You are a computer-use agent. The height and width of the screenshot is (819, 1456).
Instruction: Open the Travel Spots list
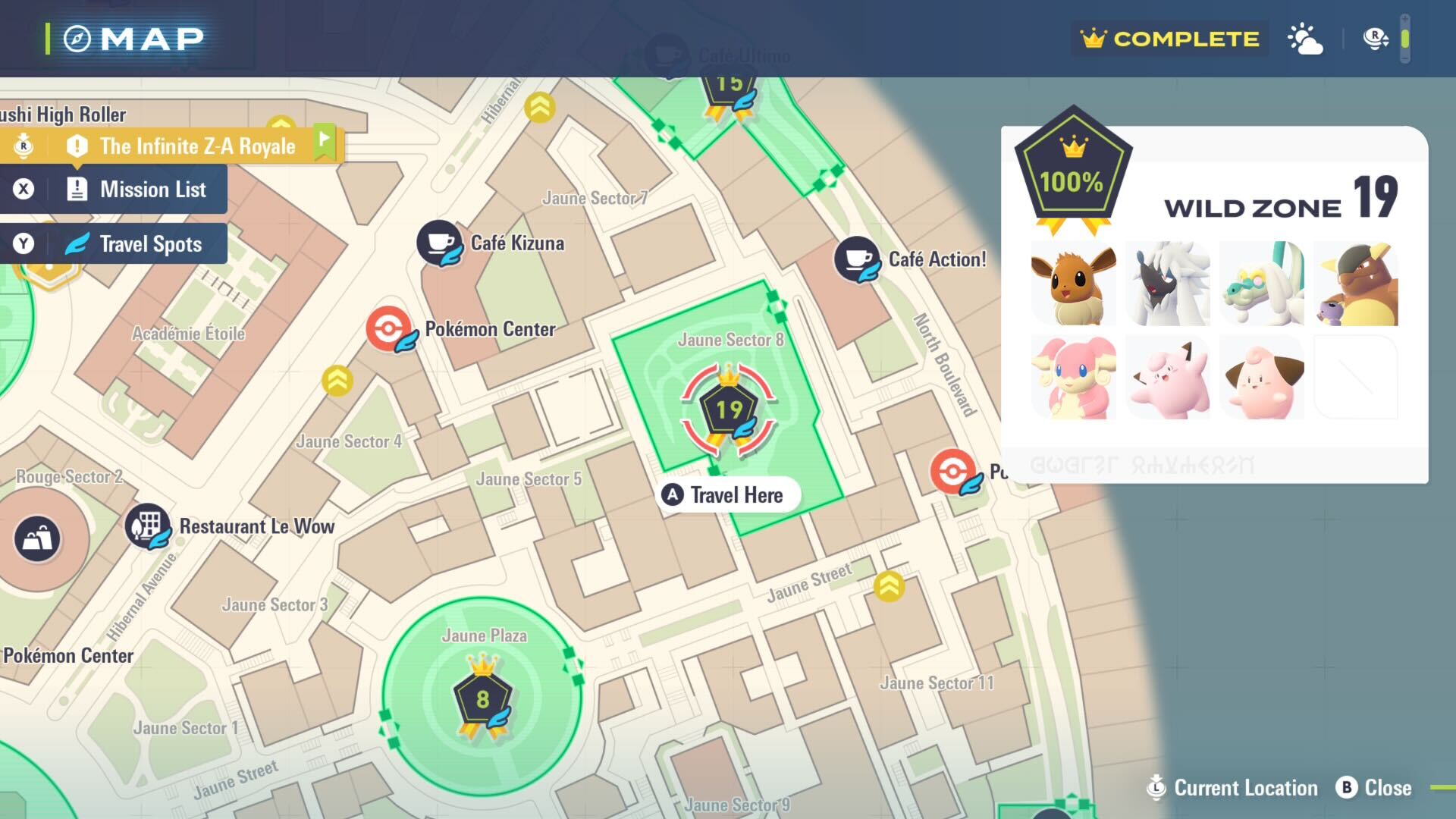click(114, 244)
